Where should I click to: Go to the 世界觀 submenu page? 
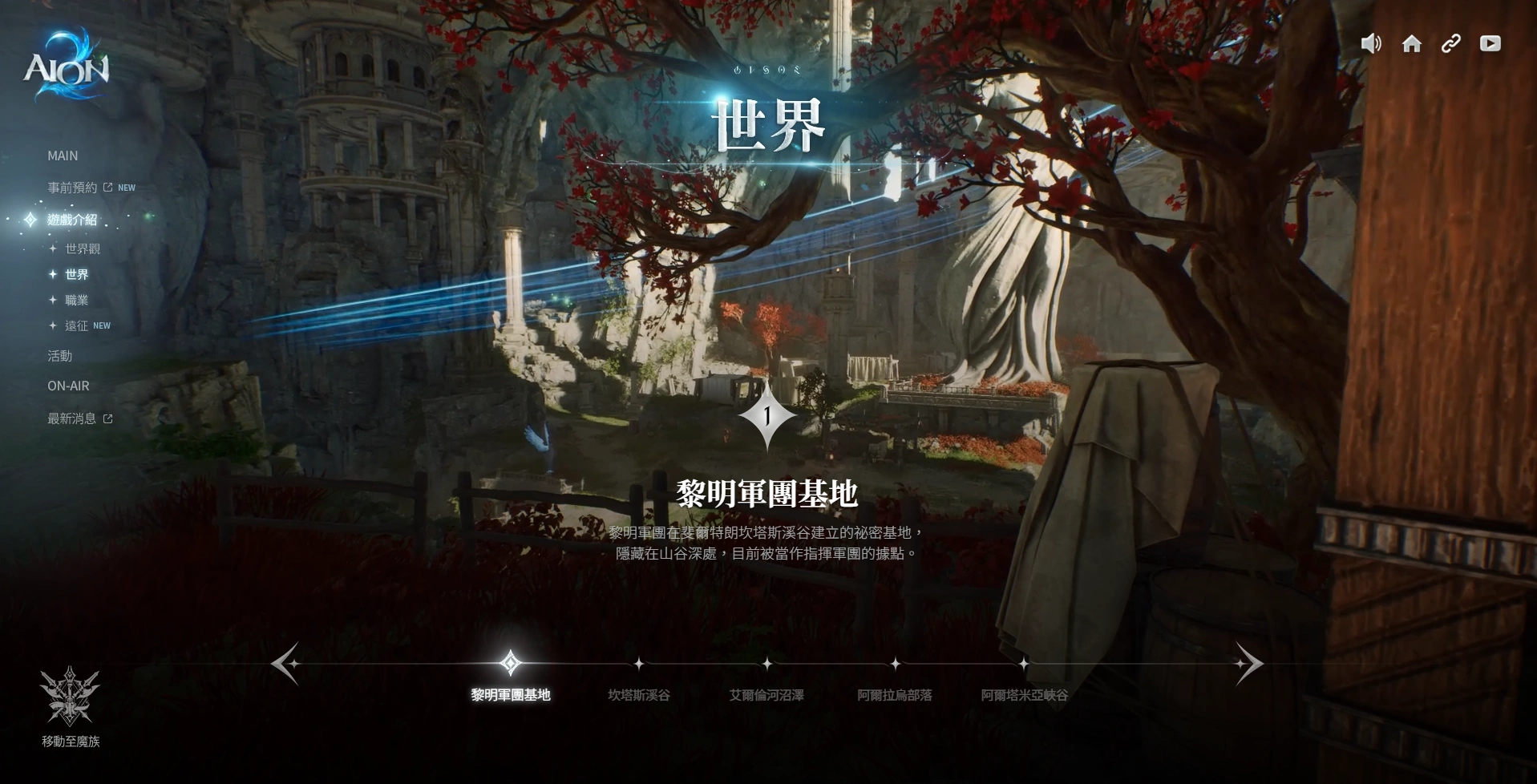pos(83,249)
